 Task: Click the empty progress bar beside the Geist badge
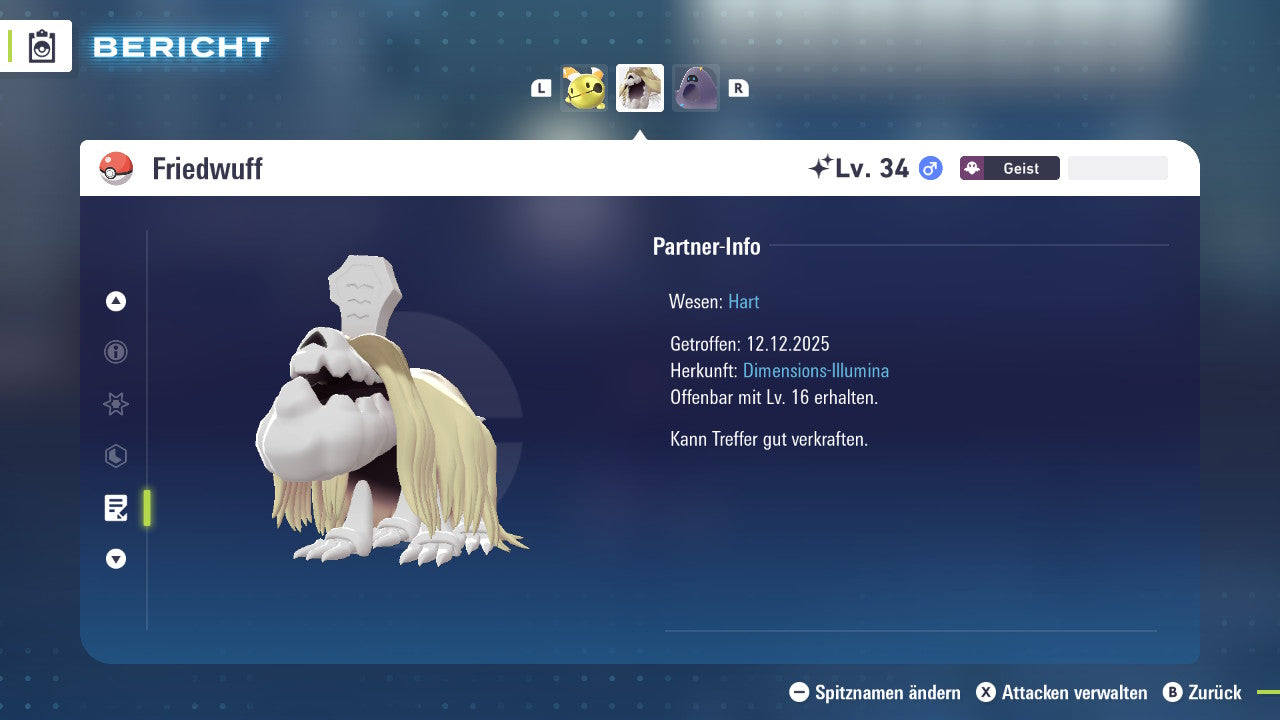tap(1117, 167)
